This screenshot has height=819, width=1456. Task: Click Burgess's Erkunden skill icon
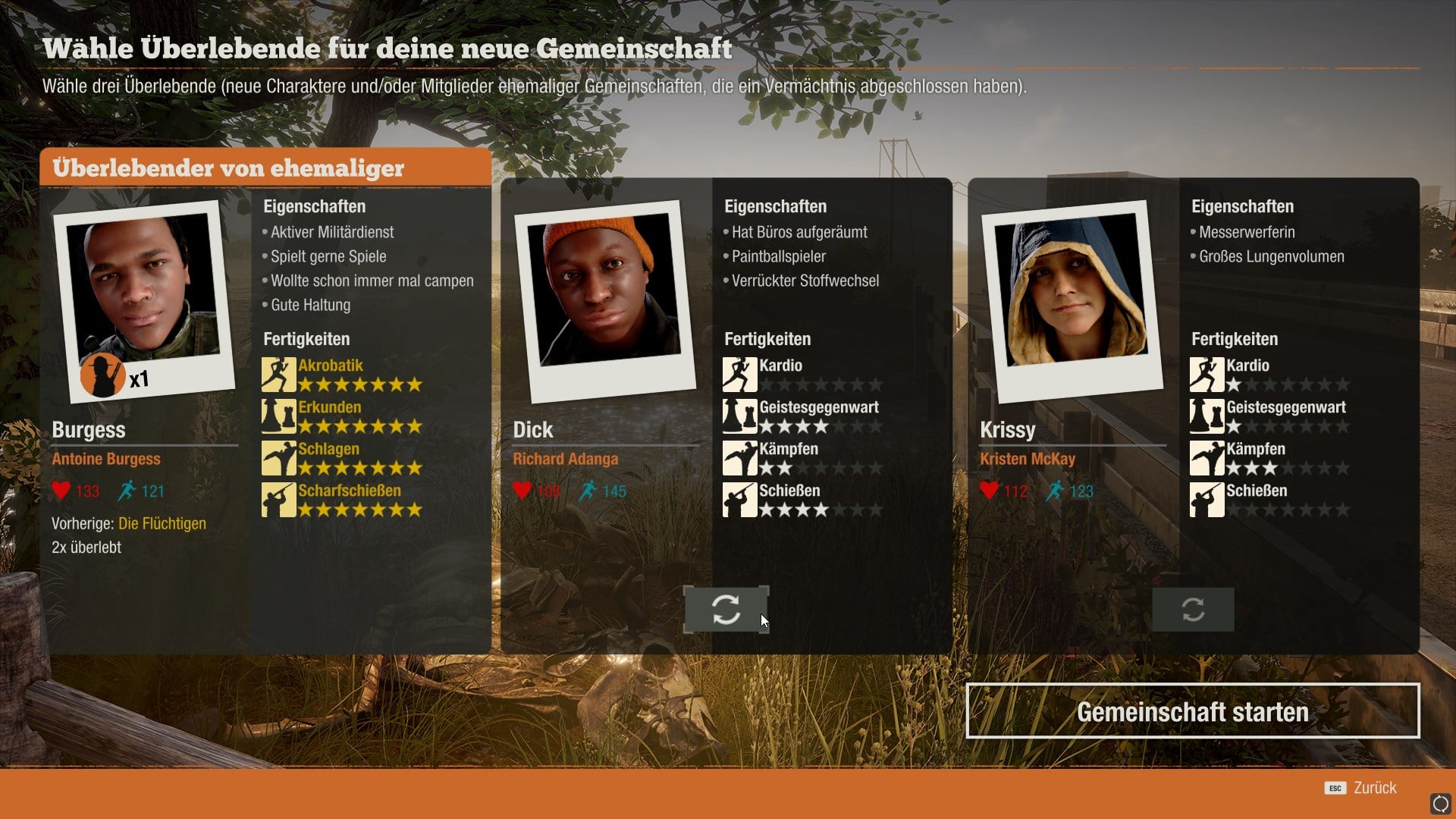(x=278, y=416)
